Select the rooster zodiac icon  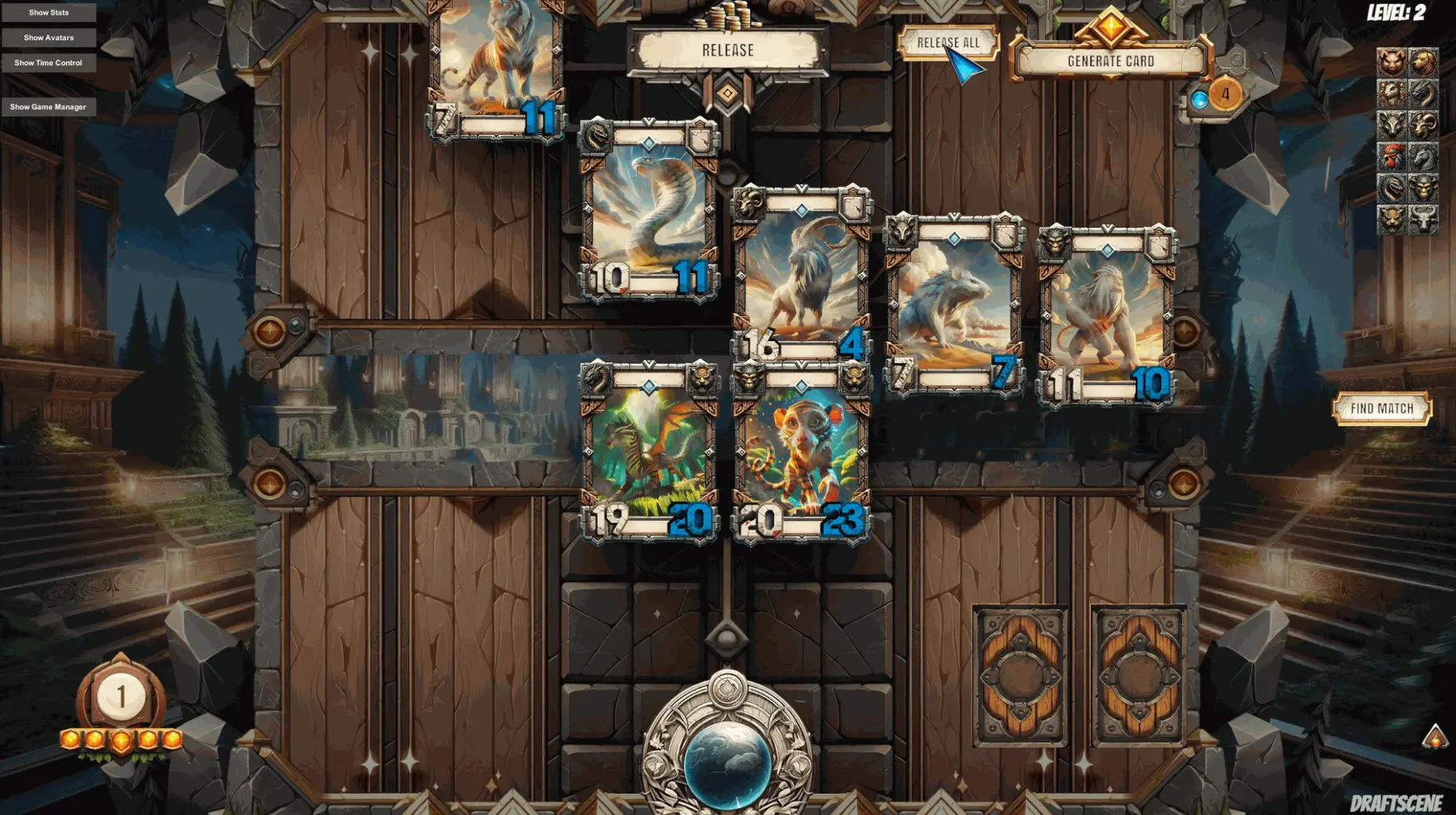pyautogui.click(x=1392, y=157)
